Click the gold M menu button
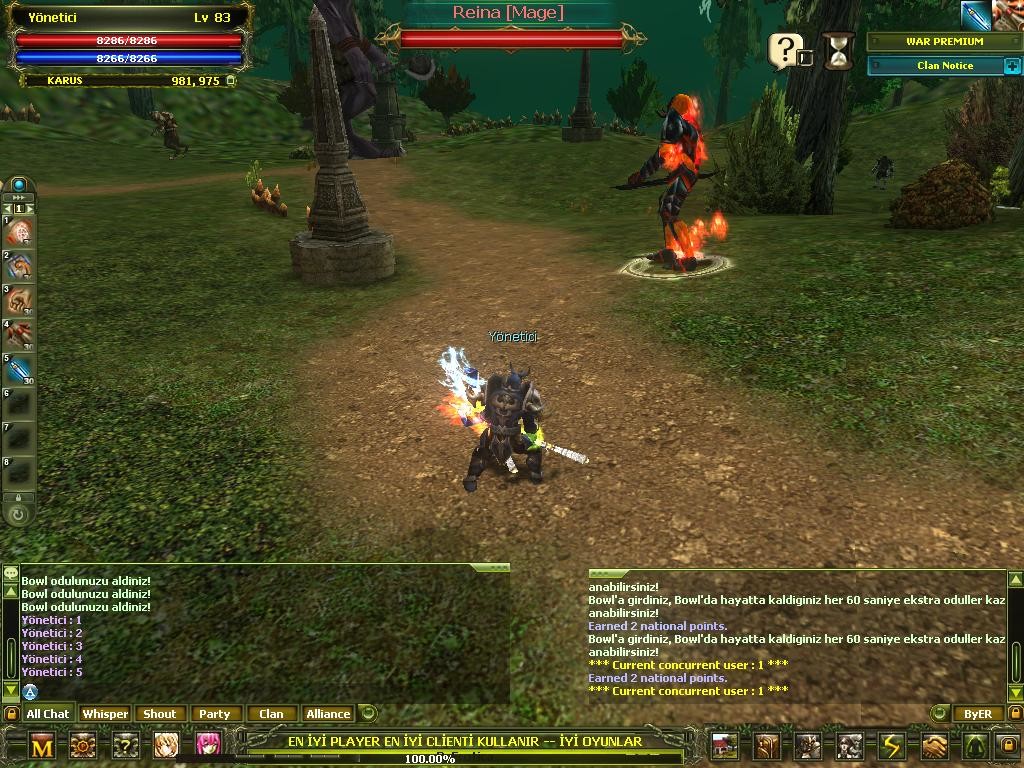Viewport: 1024px width, 768px height. 42,746
